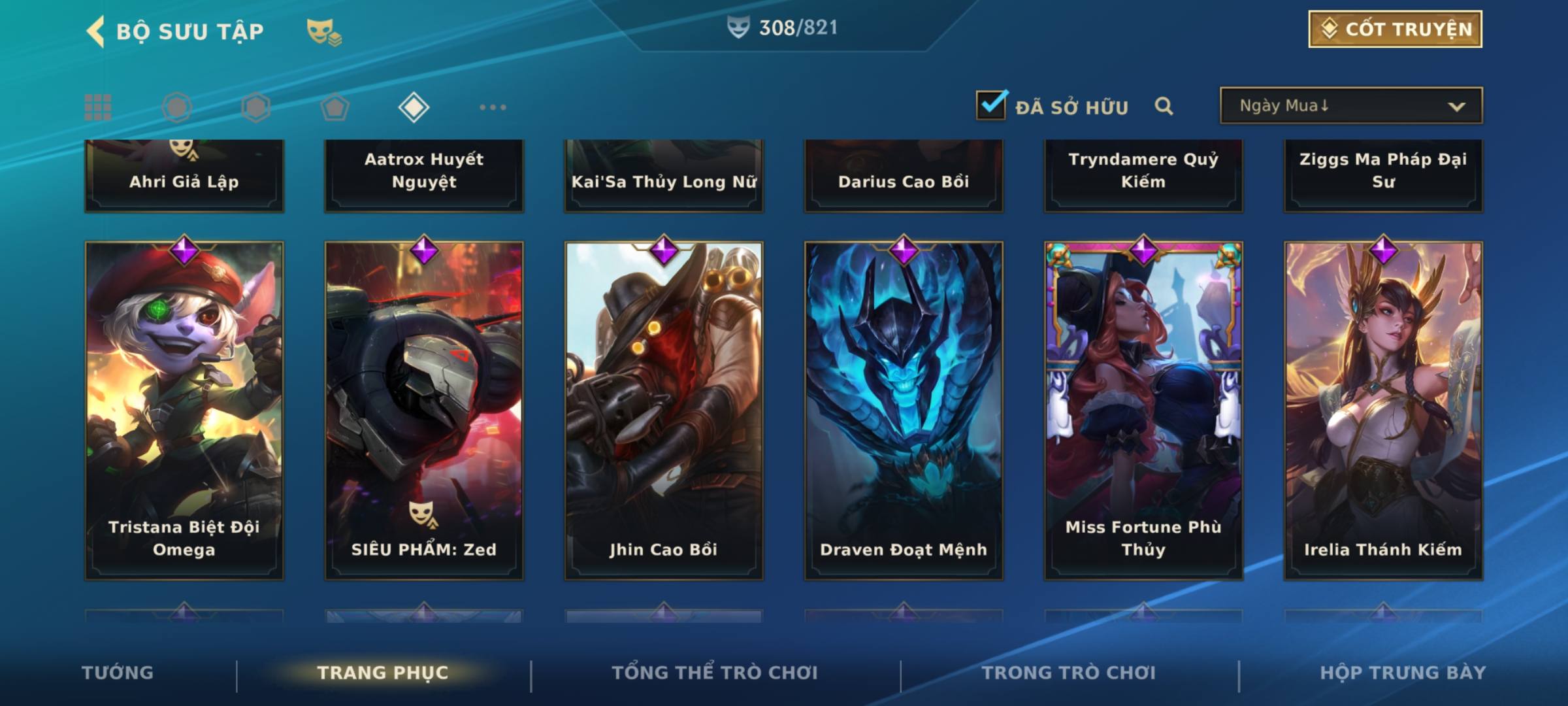This screenshot has width=1568, height=706.
Task: Choose the diamond rarity filter icon
Action: (x=414, y=107)
